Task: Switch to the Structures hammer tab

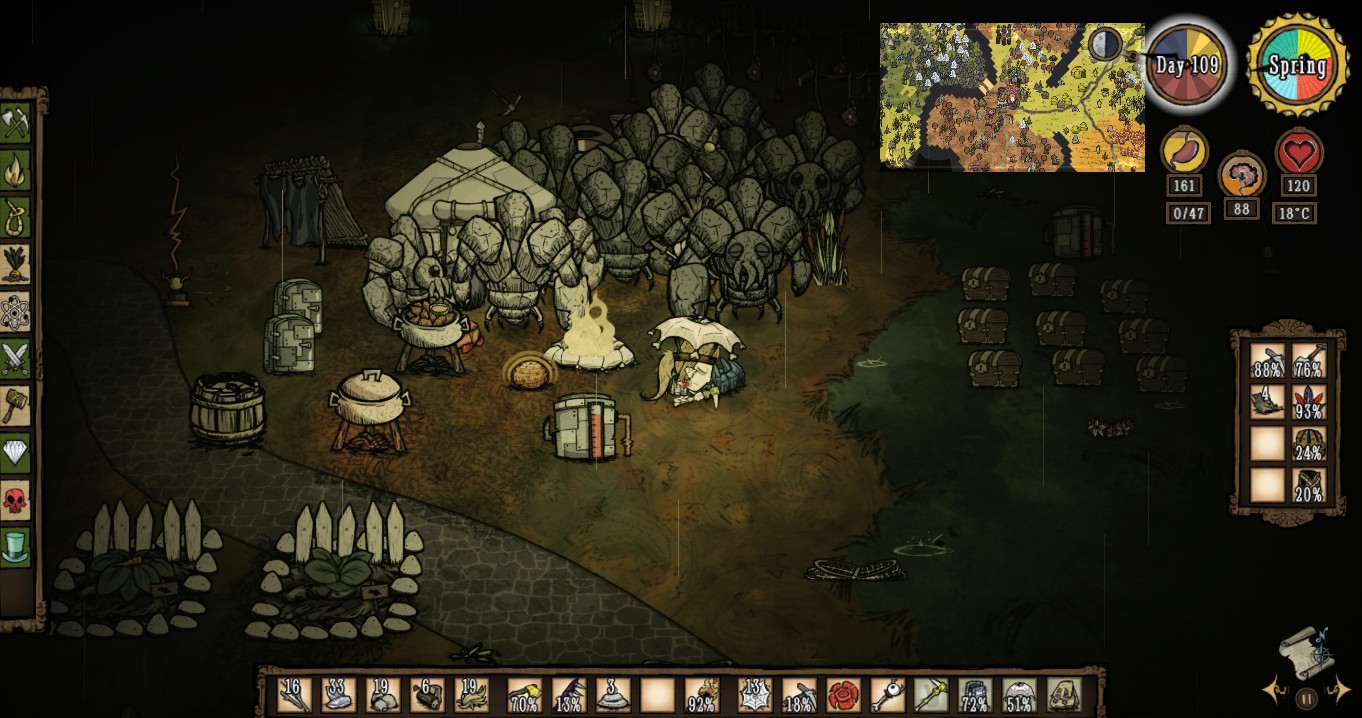Action: click(x=15, y=405)
